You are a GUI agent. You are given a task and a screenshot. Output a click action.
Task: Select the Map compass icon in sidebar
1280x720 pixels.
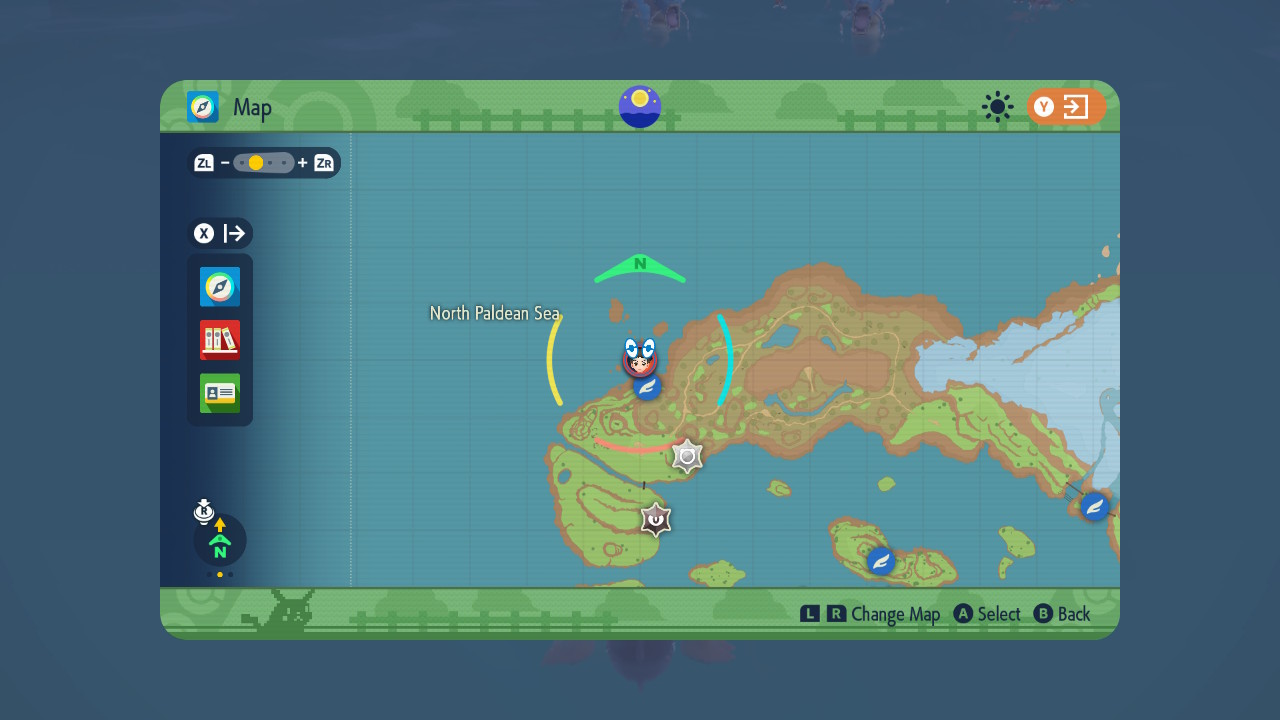coord(219,286)
